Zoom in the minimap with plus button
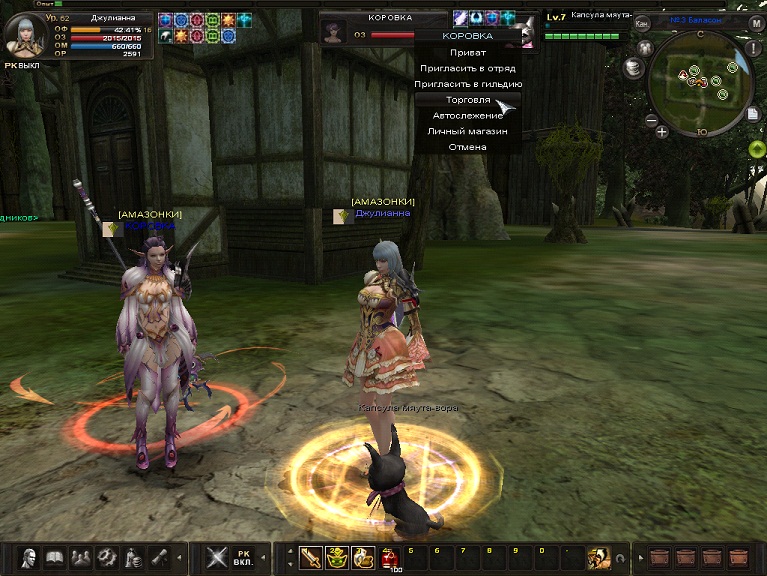This screenshot has width=767, height=576. pos(662,131)
